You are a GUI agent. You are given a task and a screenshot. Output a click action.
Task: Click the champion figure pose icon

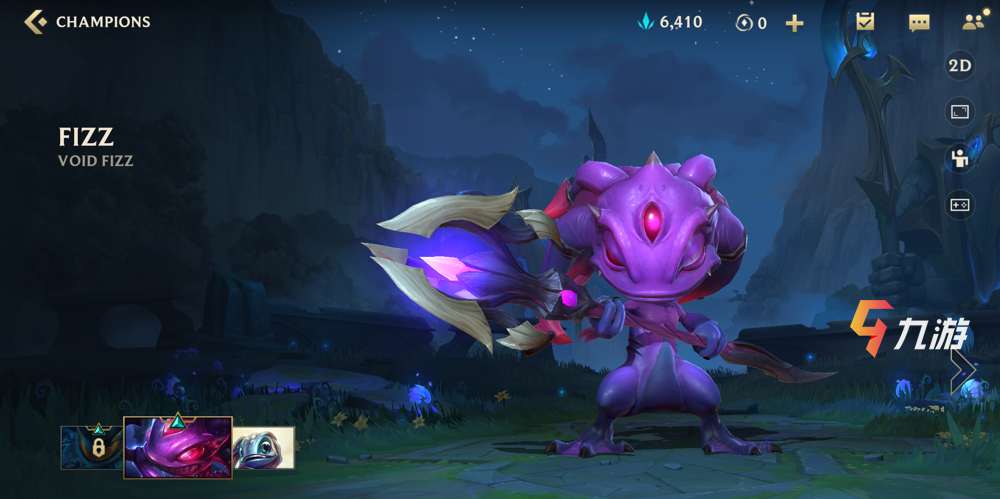click(960, 158)
